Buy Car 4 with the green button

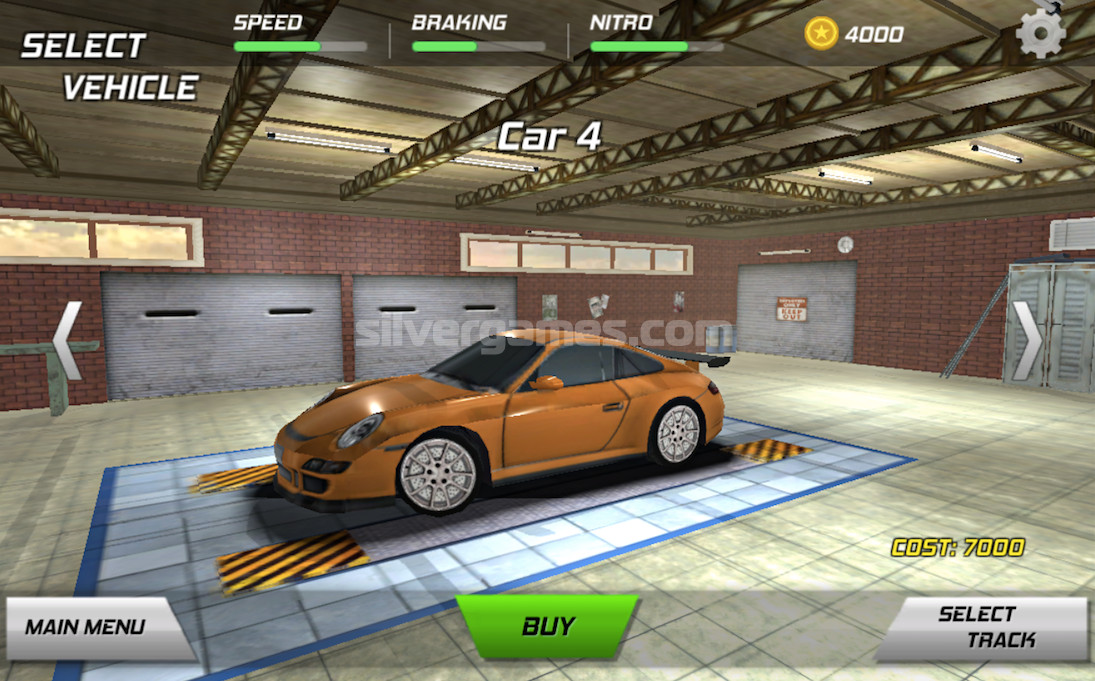click(x=547, y=627)
